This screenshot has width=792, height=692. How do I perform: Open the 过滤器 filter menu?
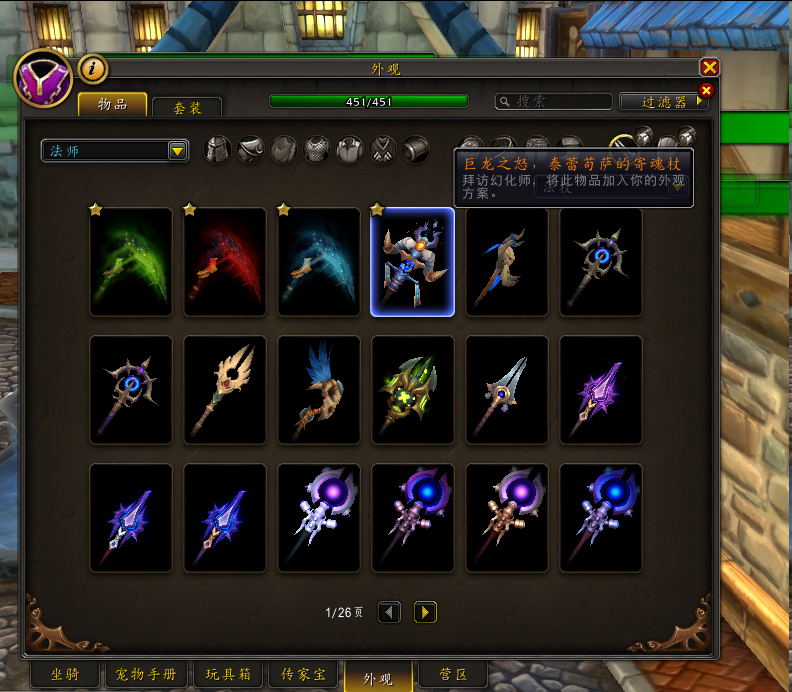coord(664,101)
